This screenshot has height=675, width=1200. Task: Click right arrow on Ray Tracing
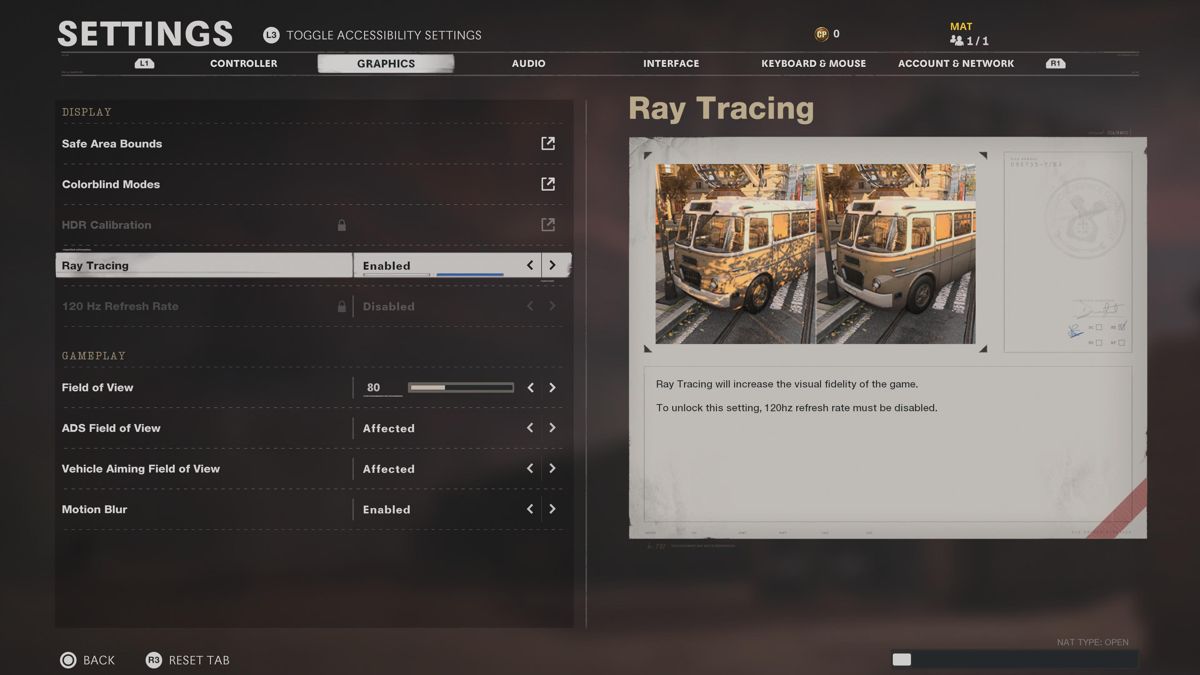pos(552,266)
